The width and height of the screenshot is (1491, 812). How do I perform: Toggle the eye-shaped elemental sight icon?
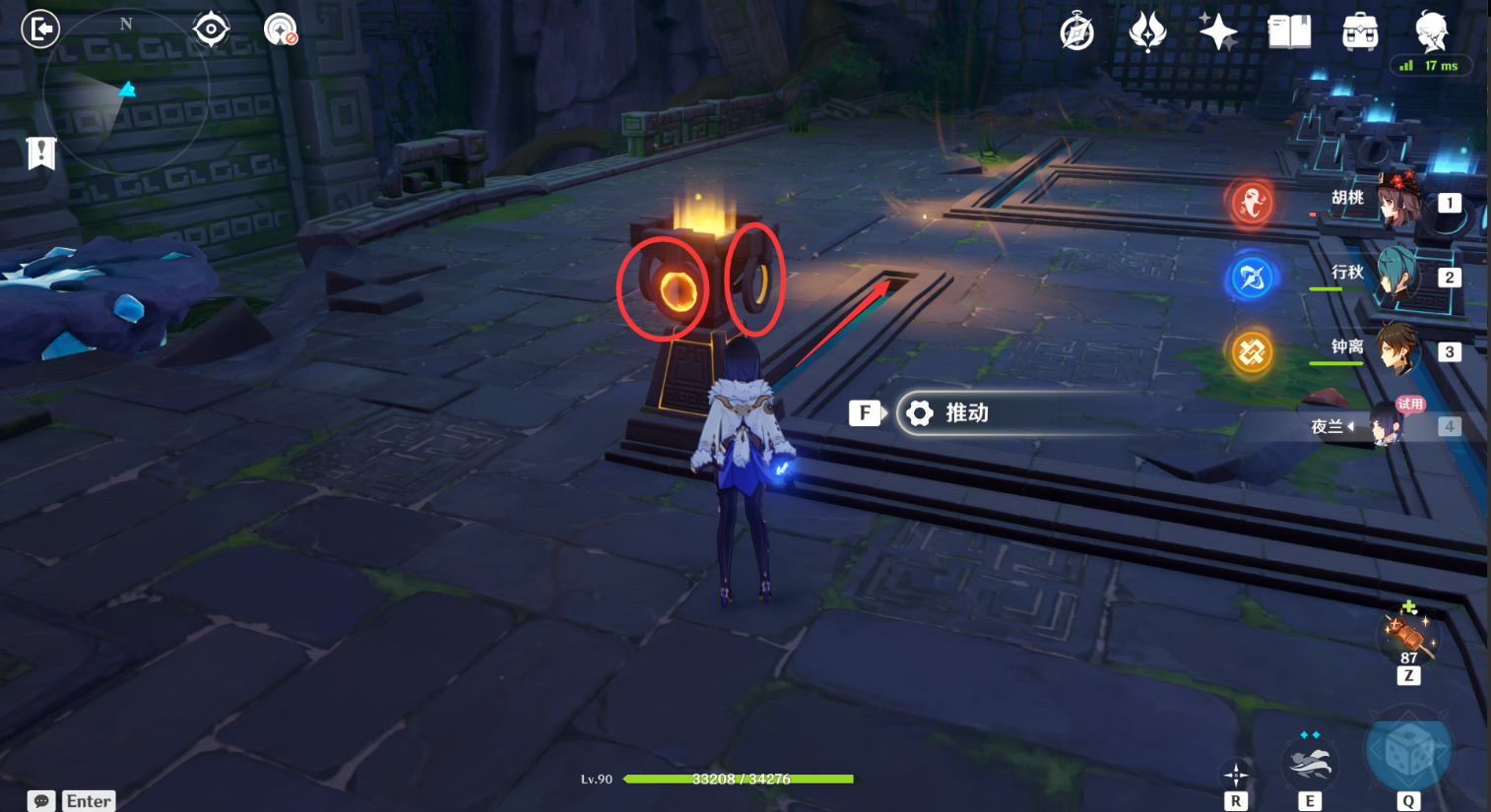click(x=211, y=29)
